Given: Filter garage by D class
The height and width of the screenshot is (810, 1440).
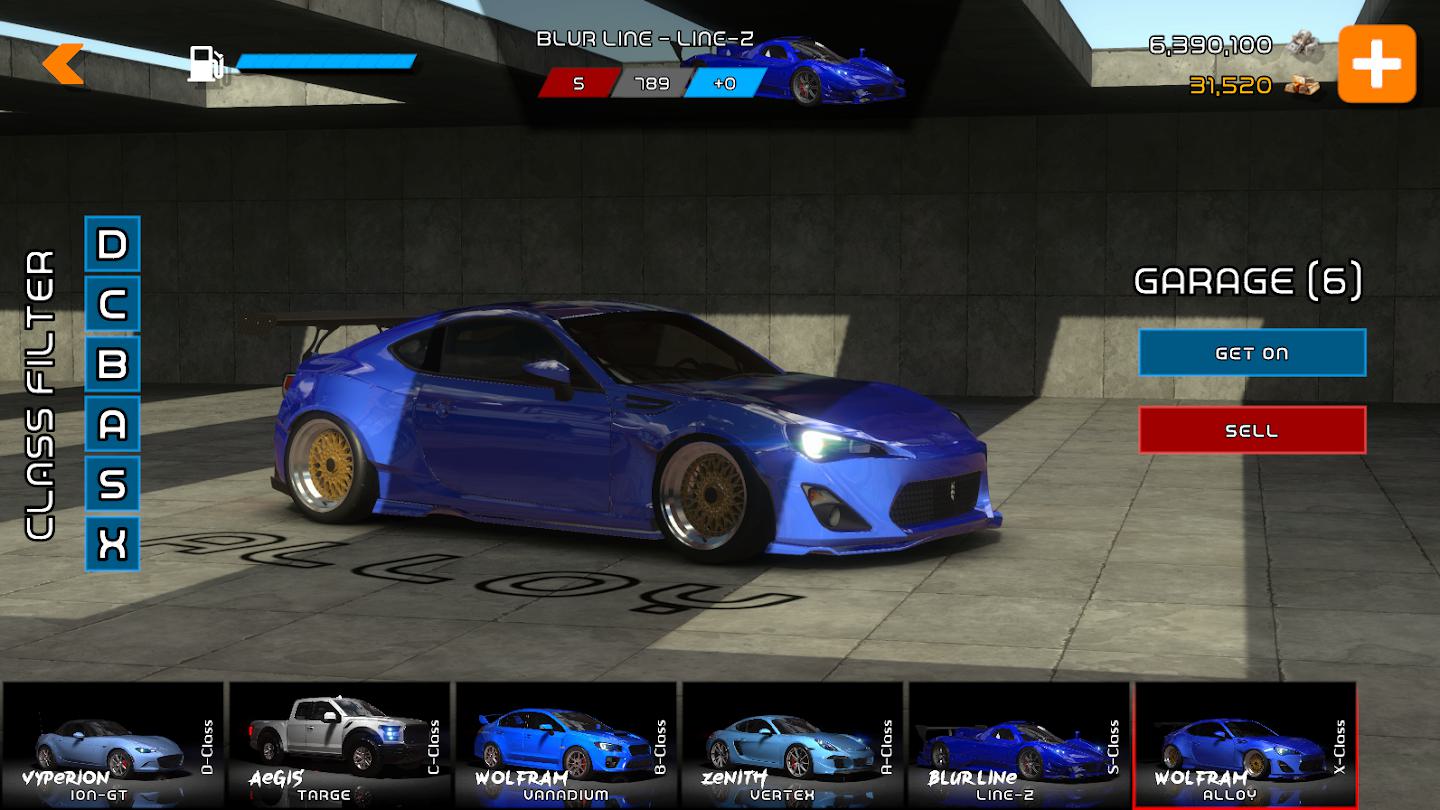Looking at the screenshot, I should pos(112,244).
